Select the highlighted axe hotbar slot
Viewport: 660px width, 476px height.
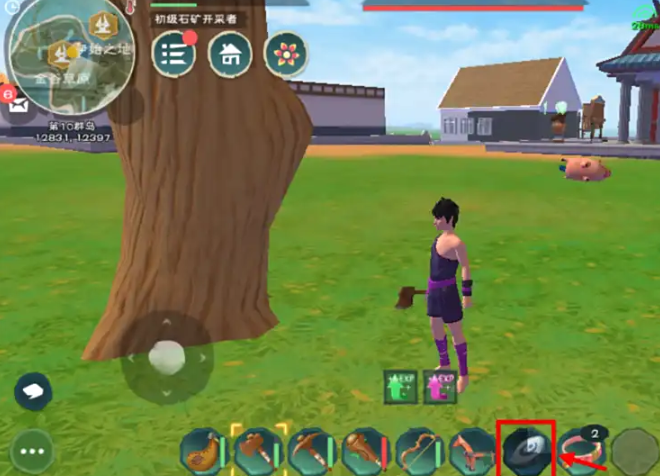pos(258,451)
